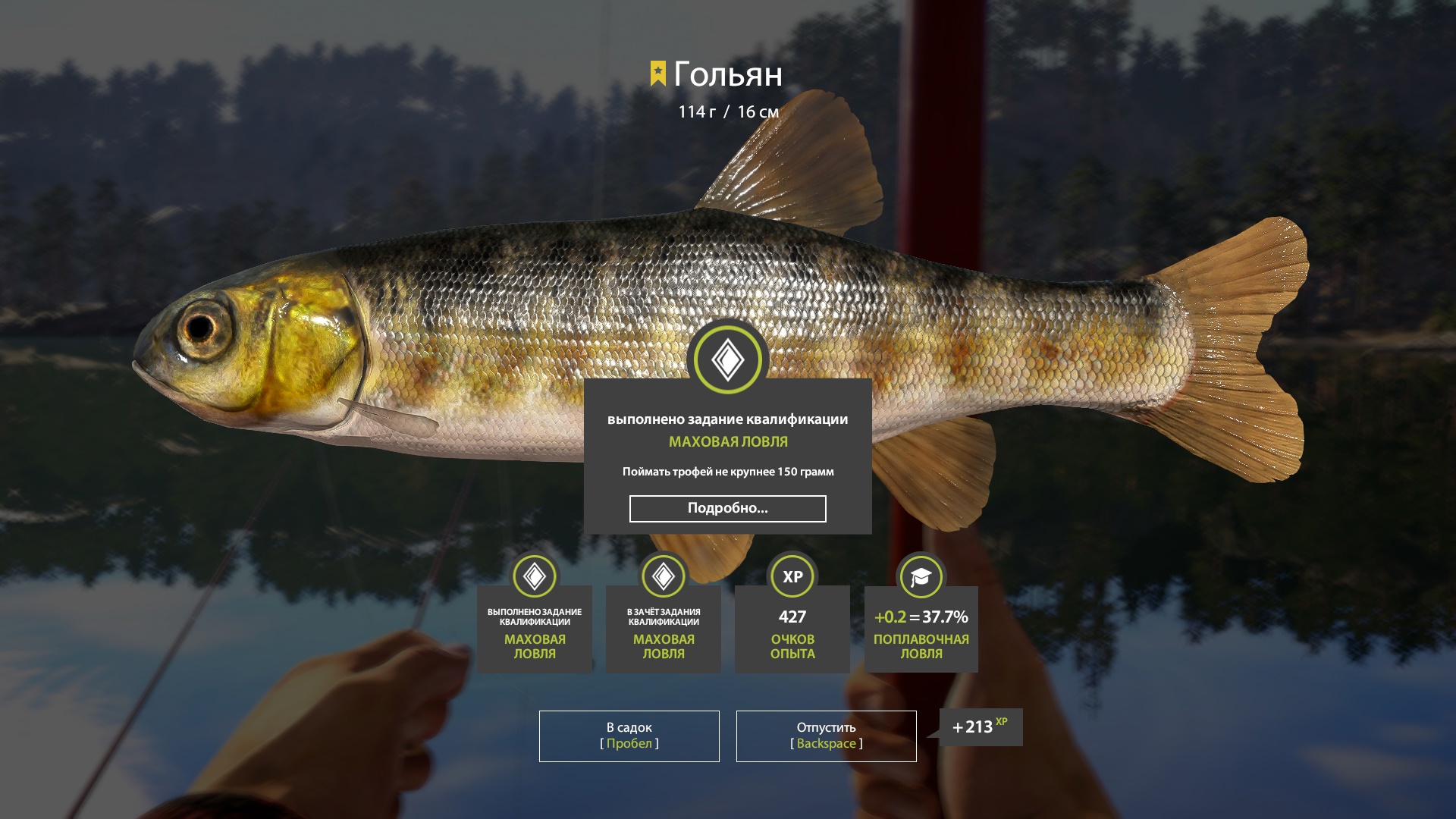Click the 427 очков опыта XP tile

tap(792, 629)
